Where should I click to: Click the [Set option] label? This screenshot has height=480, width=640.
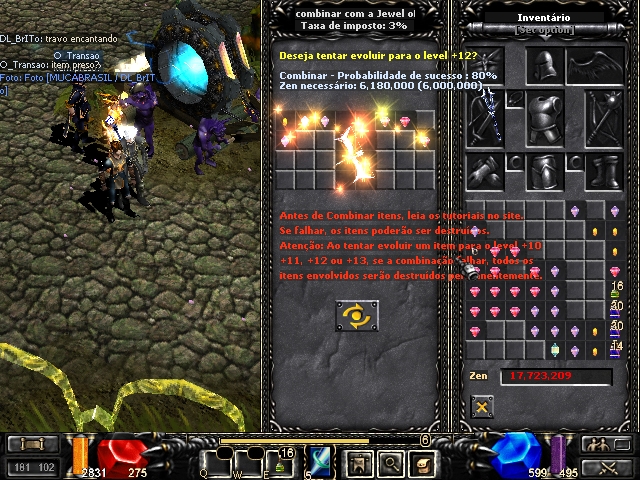[543, 30]
